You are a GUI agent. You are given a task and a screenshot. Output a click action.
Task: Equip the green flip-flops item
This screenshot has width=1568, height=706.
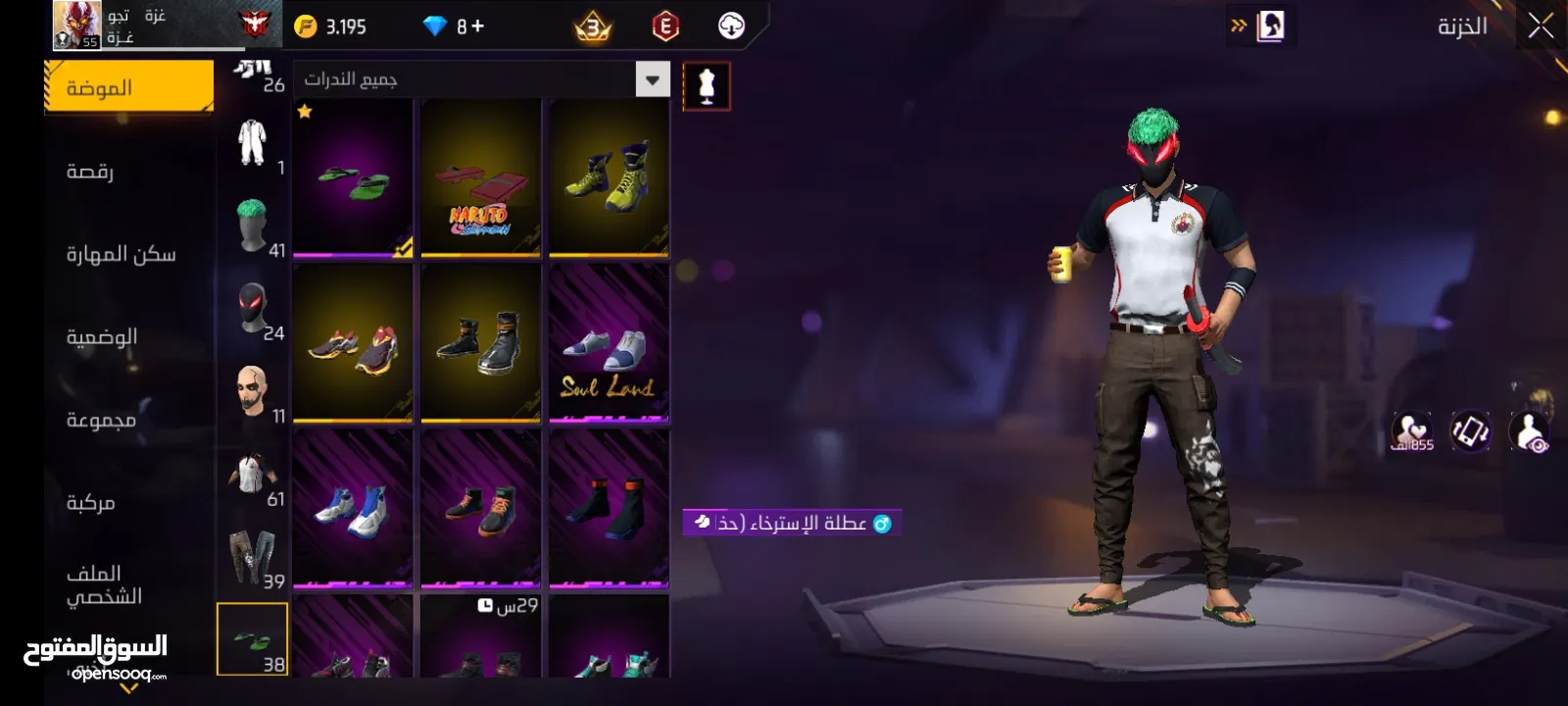click(x=353, y=178)
